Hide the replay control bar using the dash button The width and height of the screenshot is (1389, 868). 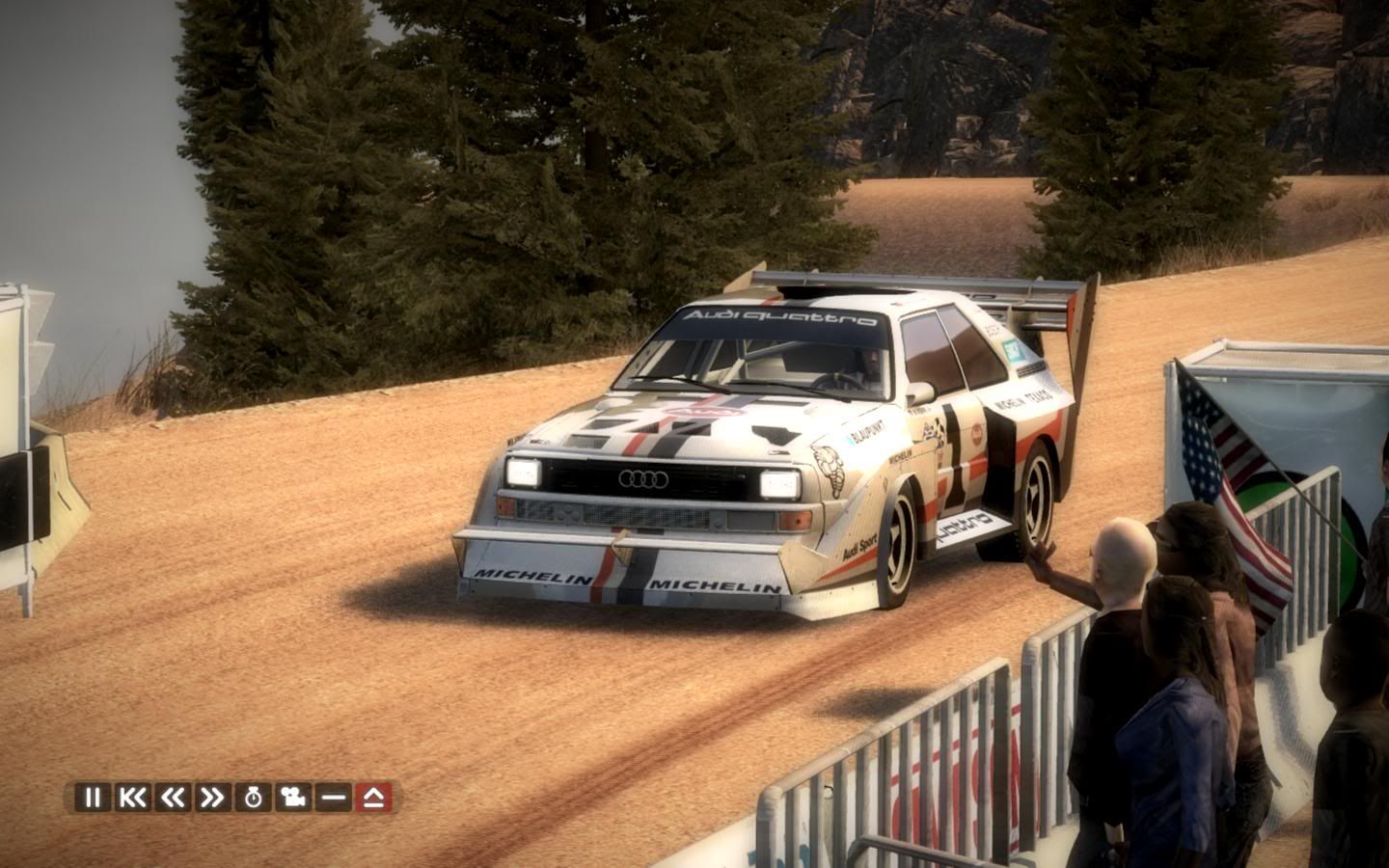(333, 798)
